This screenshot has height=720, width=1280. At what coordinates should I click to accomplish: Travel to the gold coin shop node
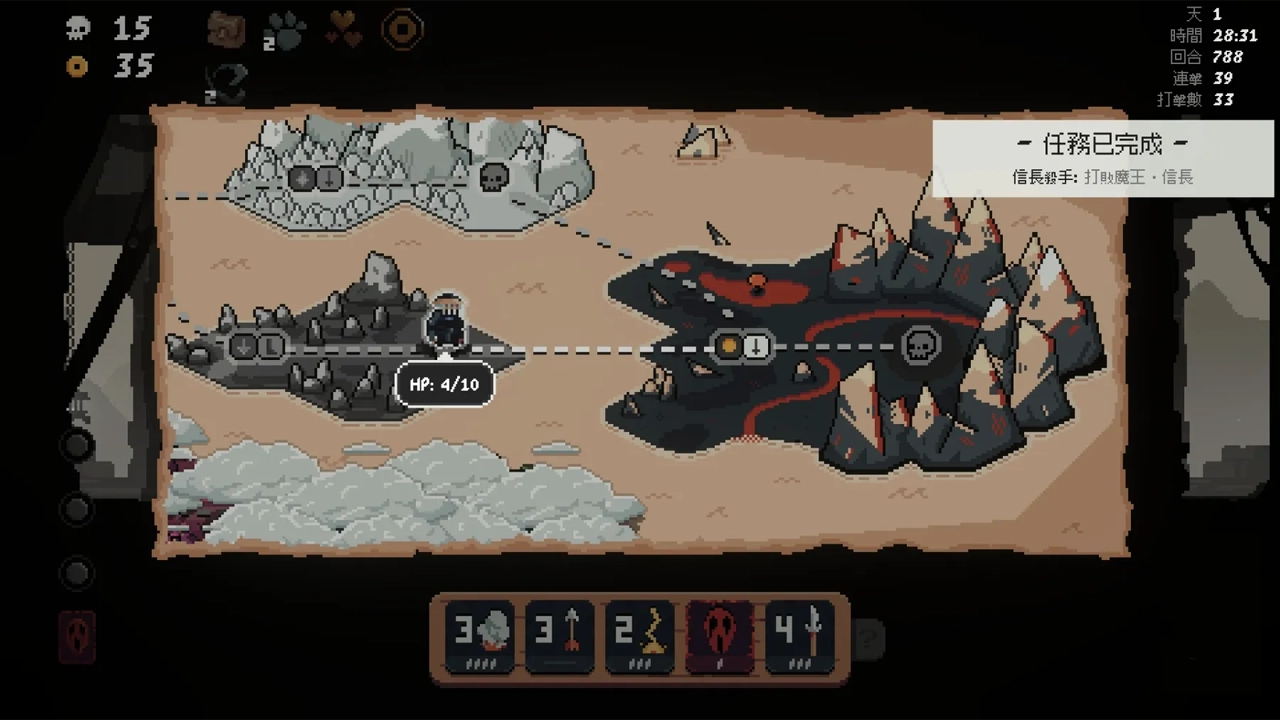729,346
